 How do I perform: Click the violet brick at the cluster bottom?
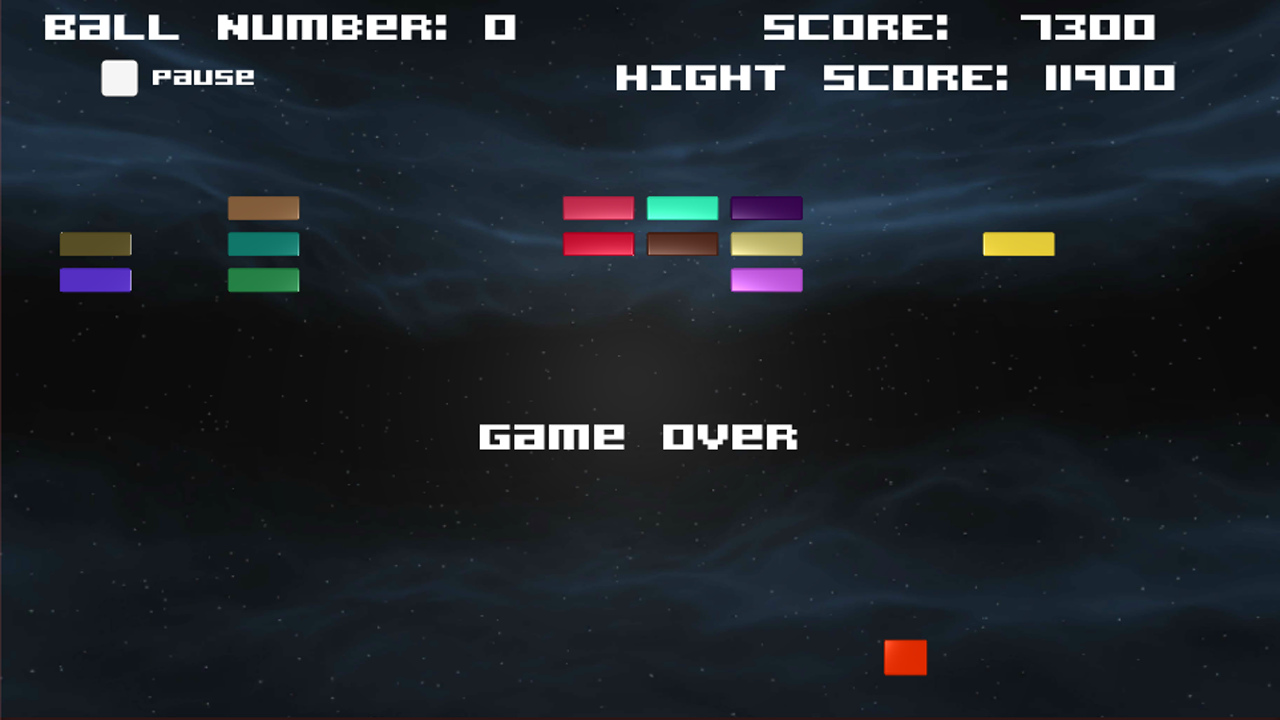tap(766, 280)
